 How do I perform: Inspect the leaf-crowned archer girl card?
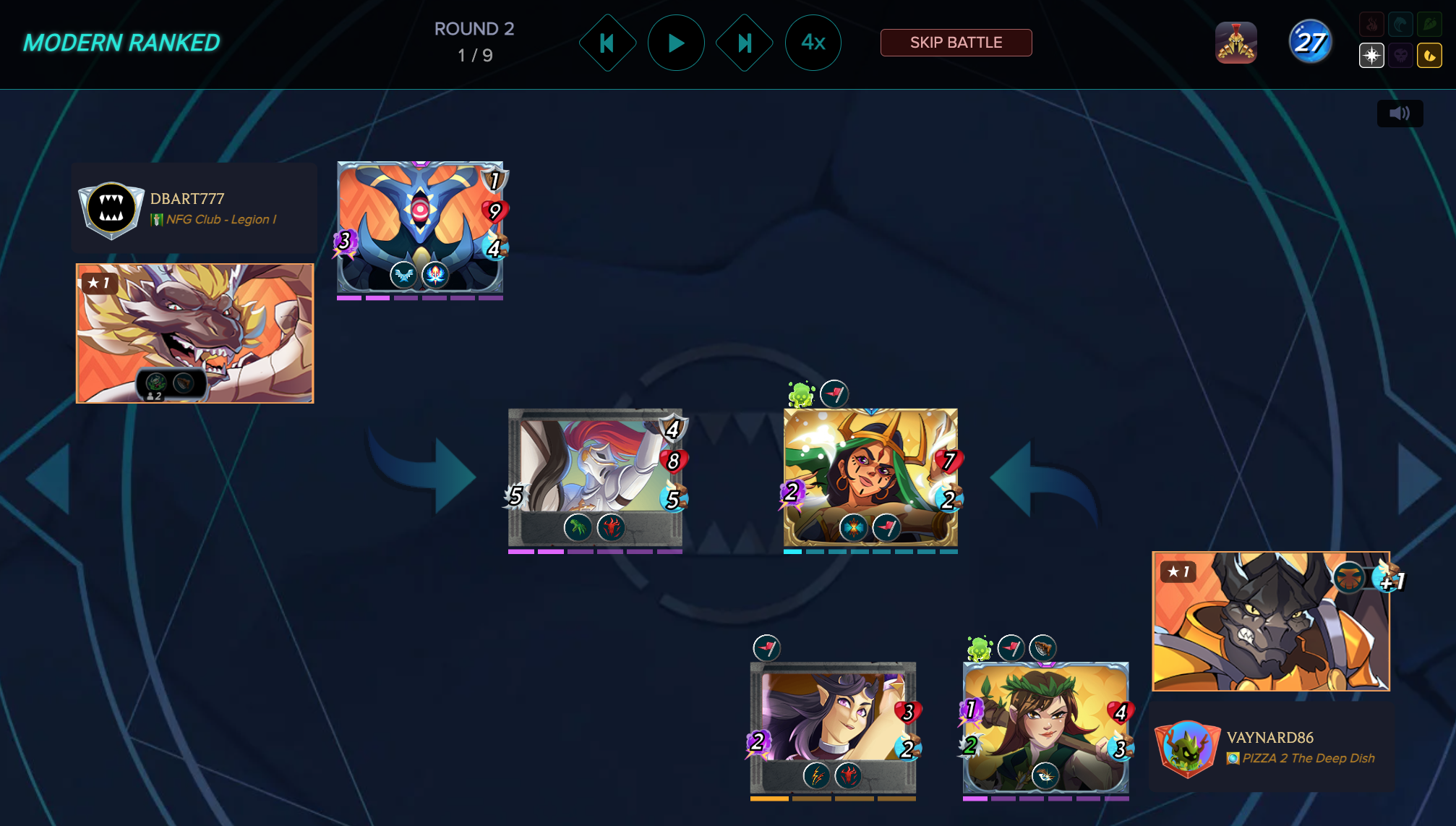point(1045,727)
